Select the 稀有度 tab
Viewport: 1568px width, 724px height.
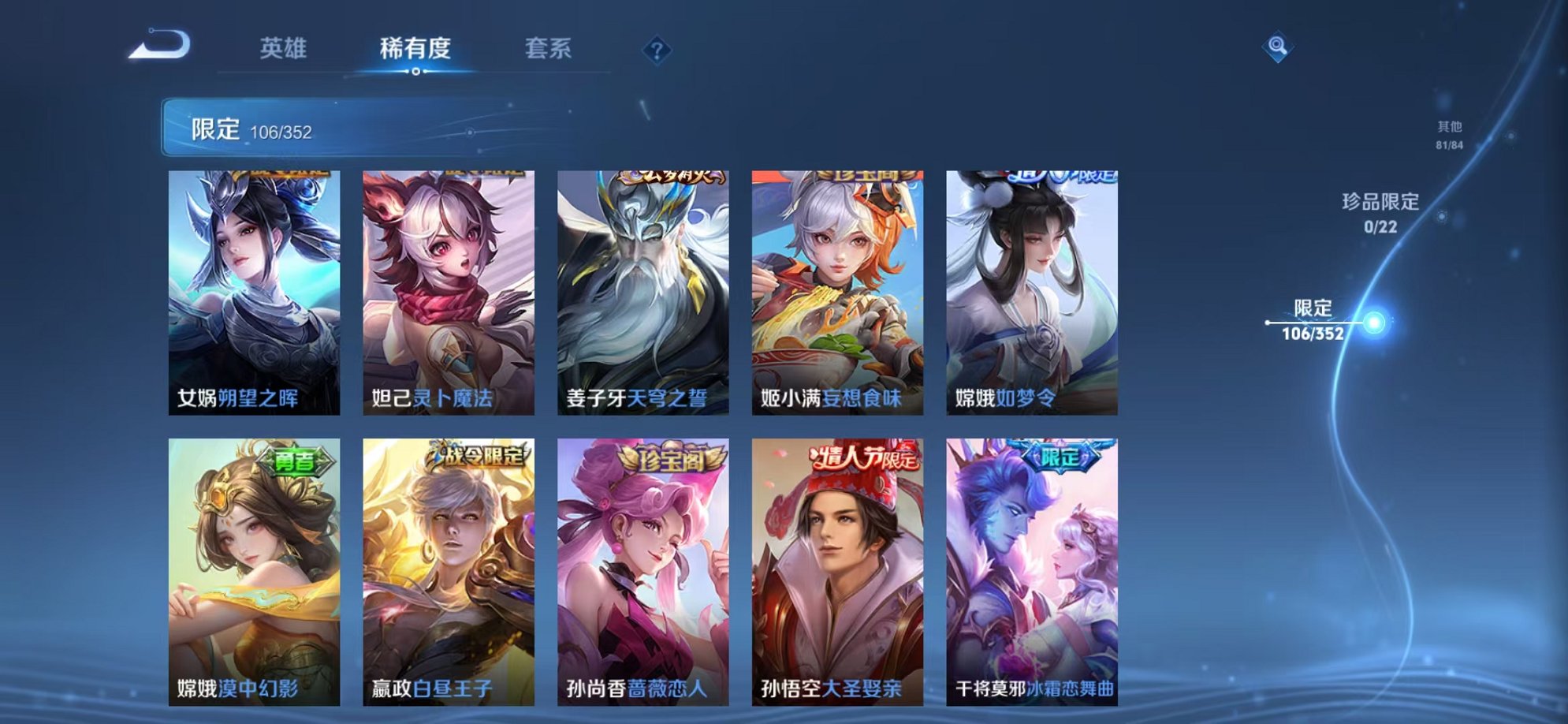click(416, 49)
